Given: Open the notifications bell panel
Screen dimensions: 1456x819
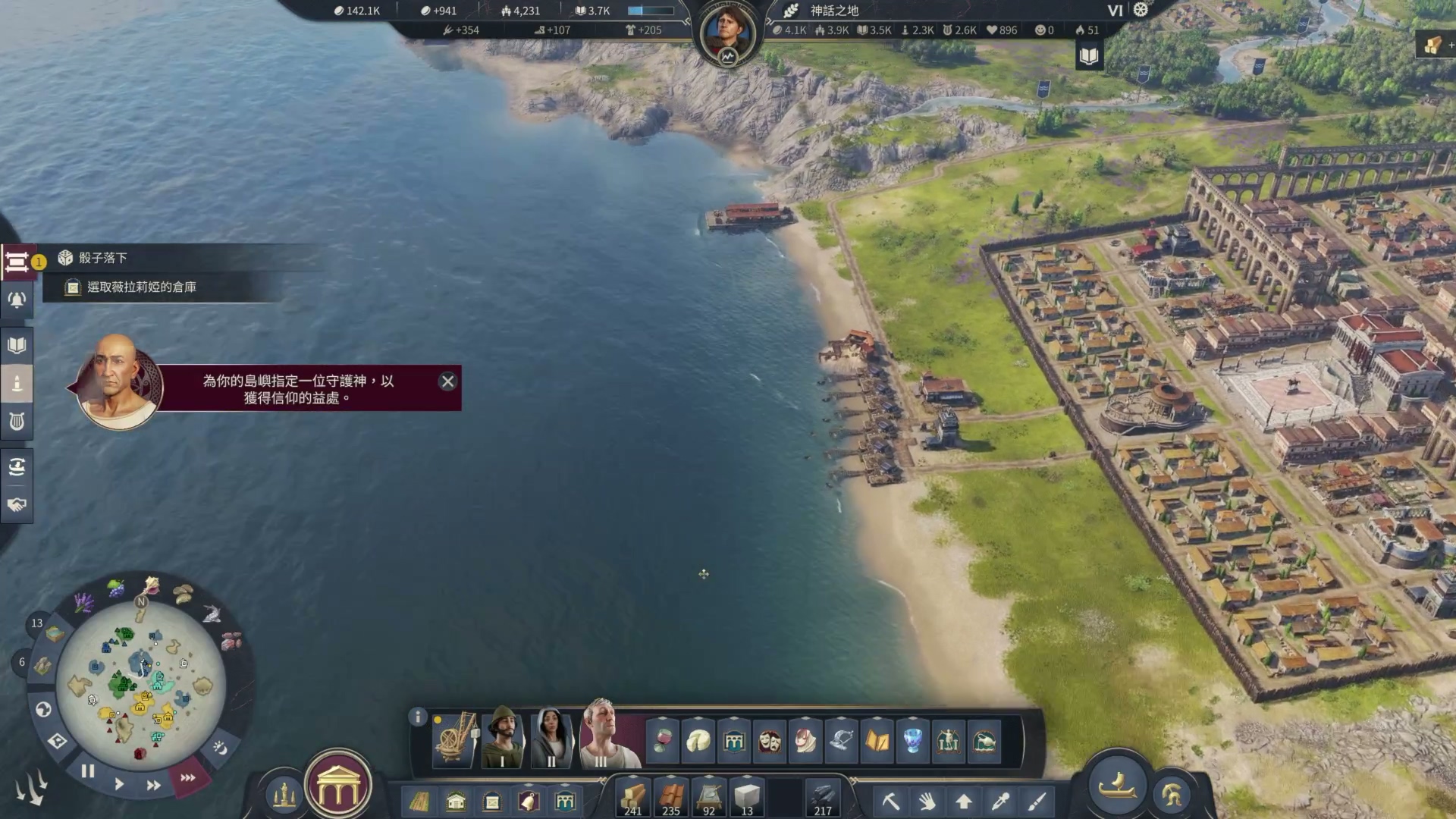Looking at the screenshot, I should (17, 300).
